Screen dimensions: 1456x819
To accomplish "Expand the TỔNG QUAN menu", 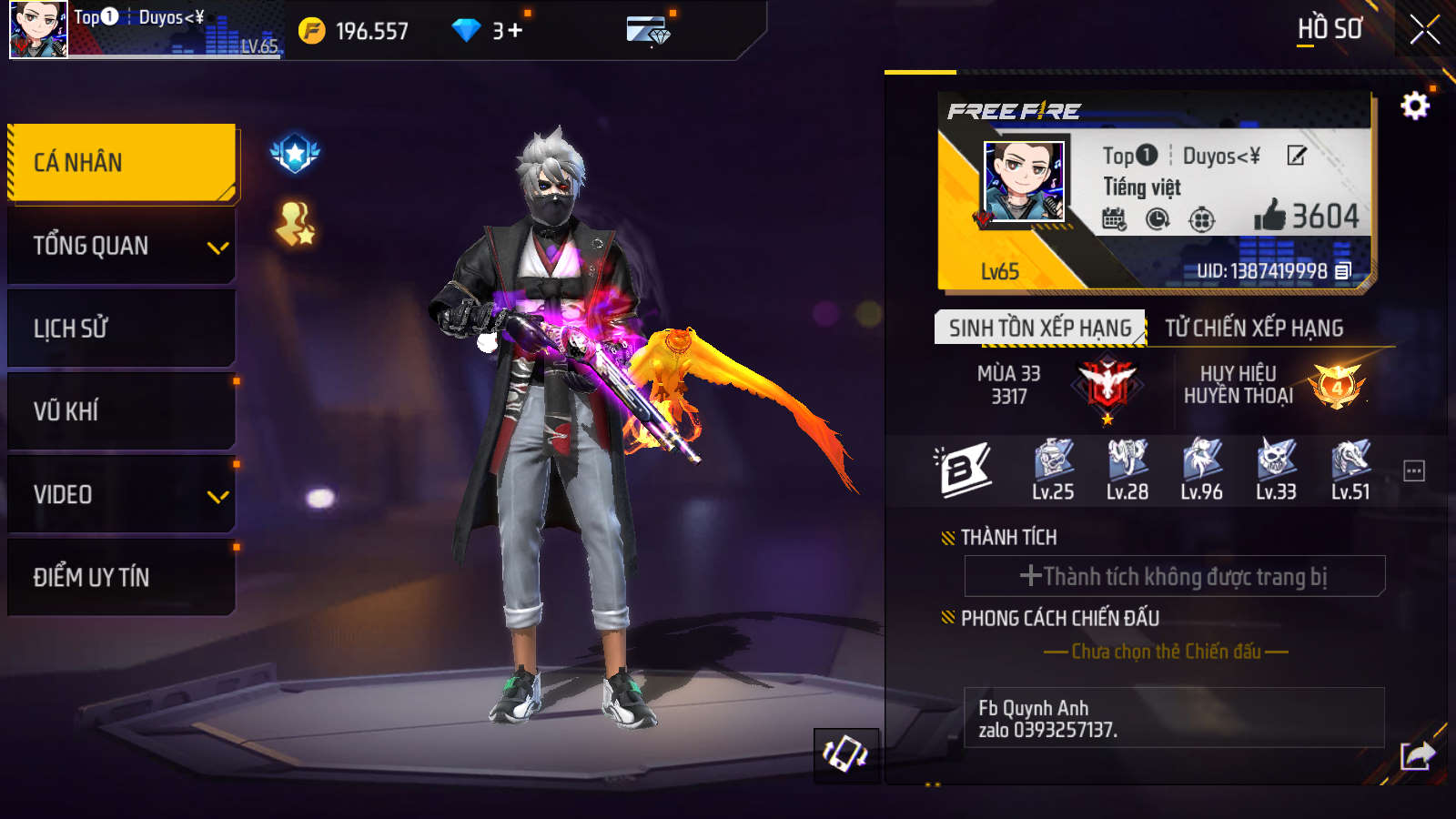I will click(x=122, y=246).
